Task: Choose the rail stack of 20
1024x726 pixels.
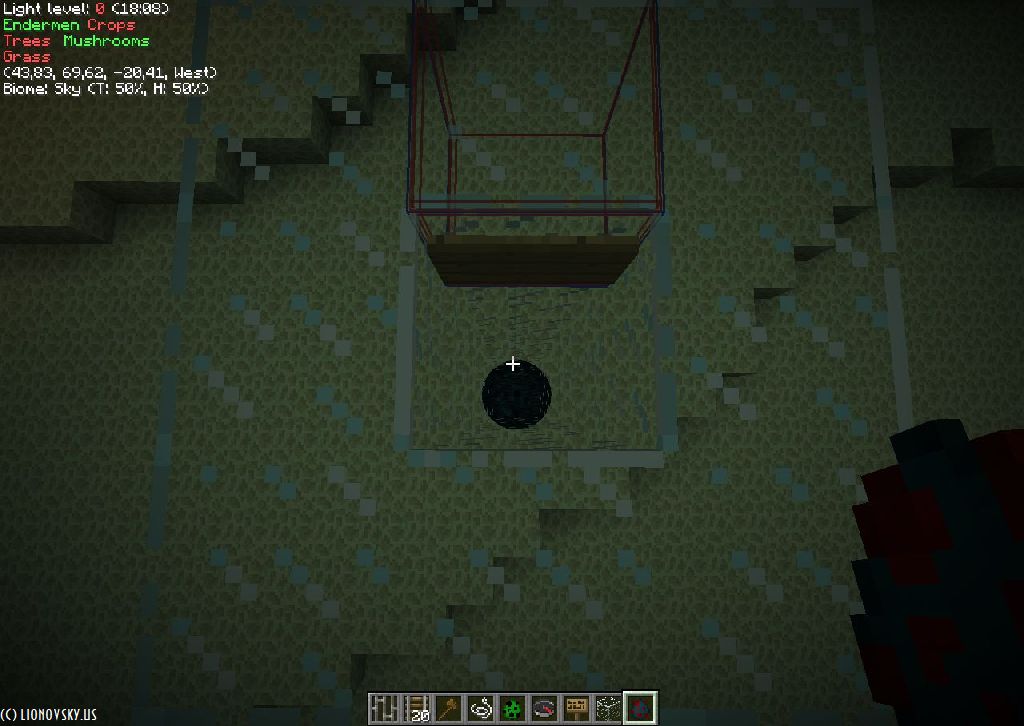Action: pos(417,708)
